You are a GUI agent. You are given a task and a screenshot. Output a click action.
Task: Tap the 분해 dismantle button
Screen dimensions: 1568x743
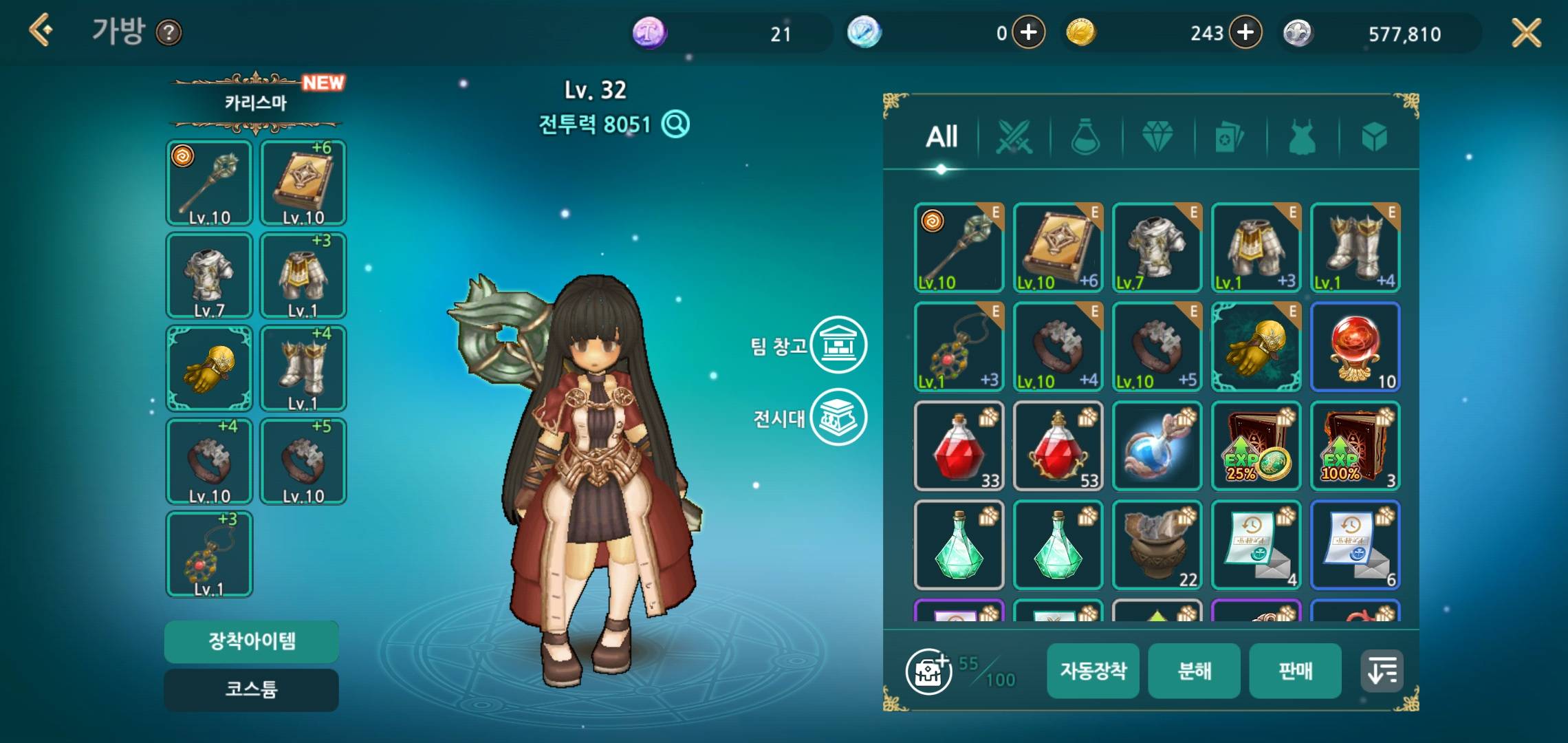pos(1194,671)
